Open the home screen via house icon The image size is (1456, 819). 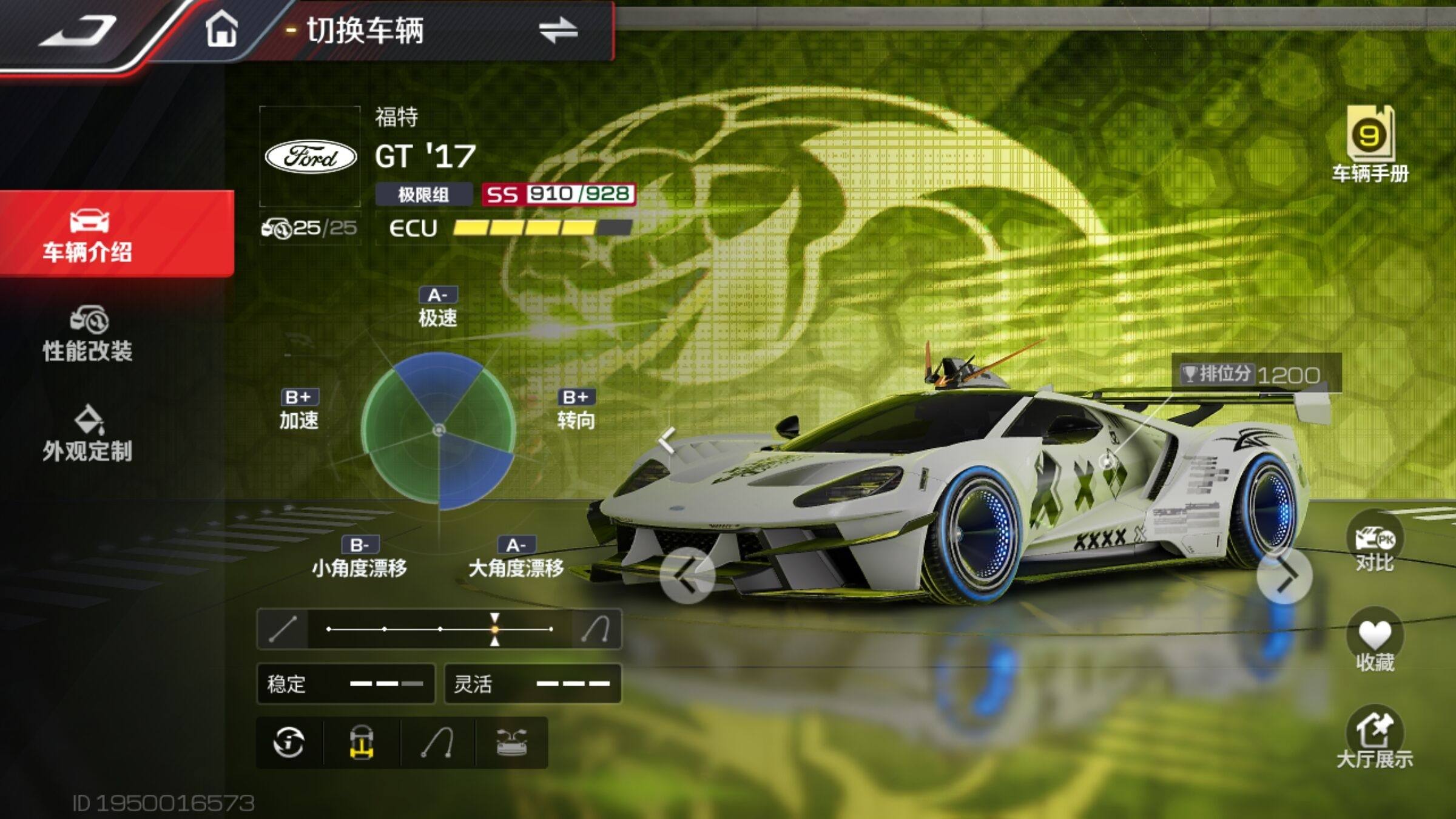point(221,30)
